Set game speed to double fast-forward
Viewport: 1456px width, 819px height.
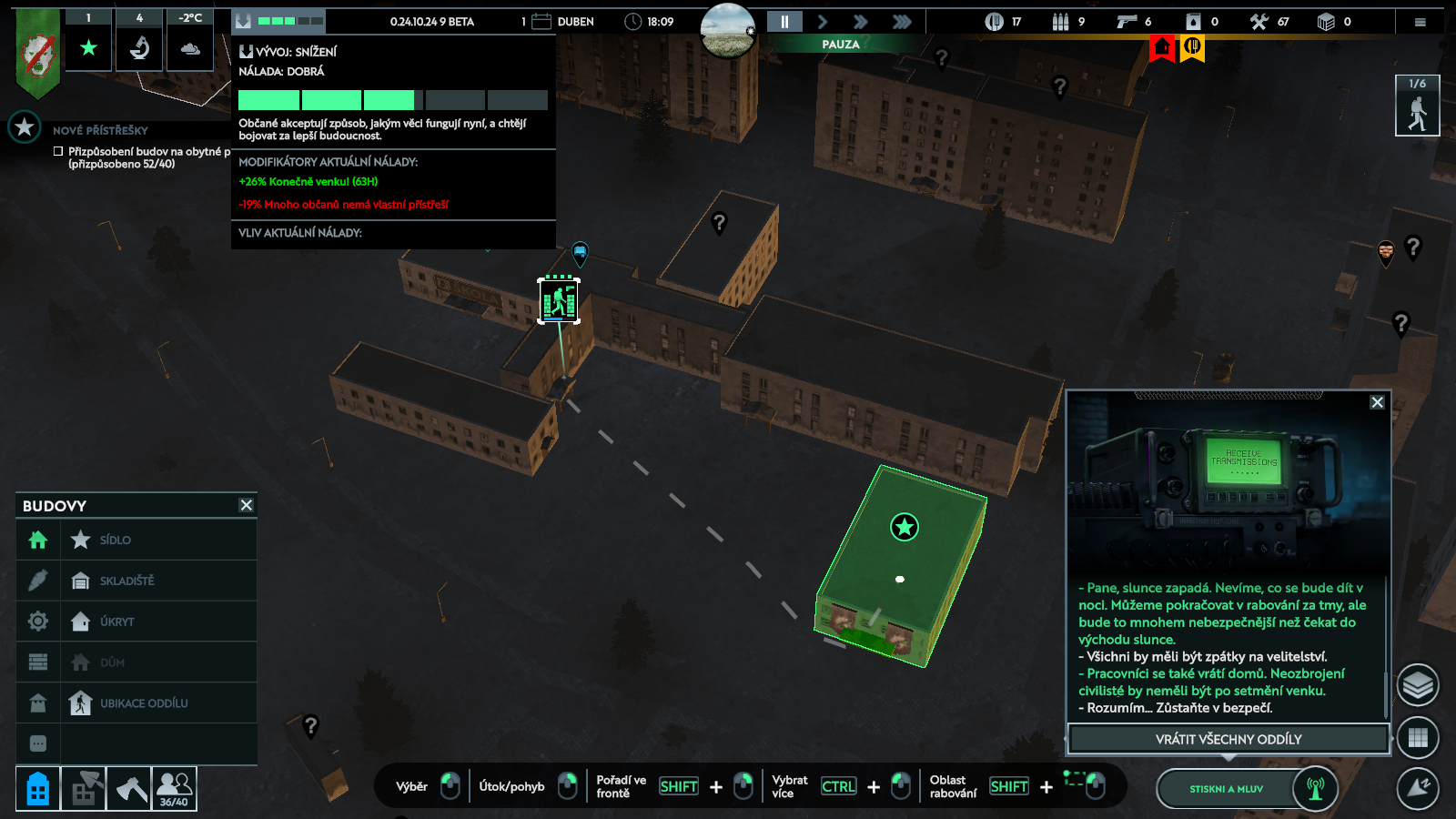point(860,22)
